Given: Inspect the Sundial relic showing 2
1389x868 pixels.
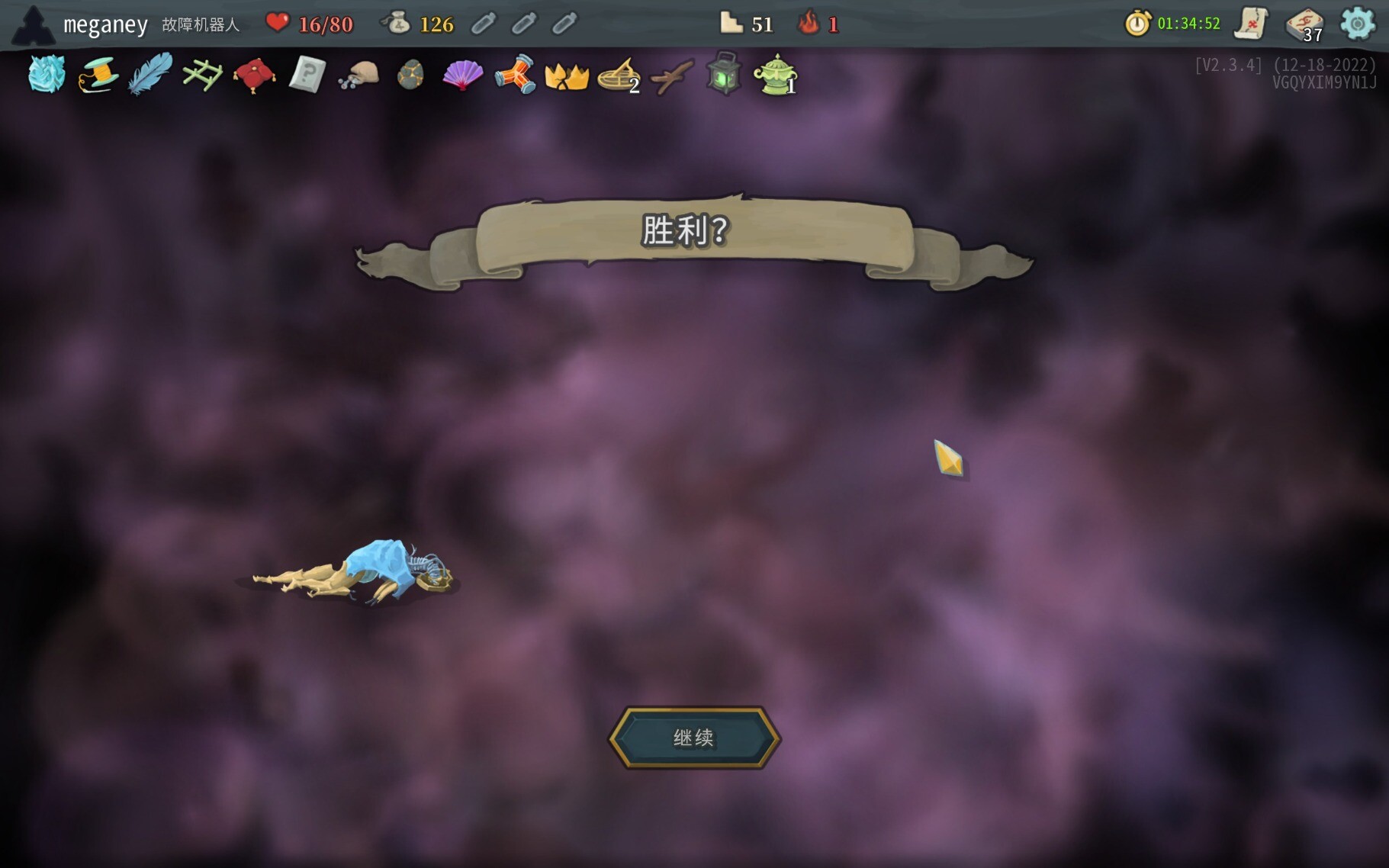Looking at the screenshot, I should click(618, 76).
